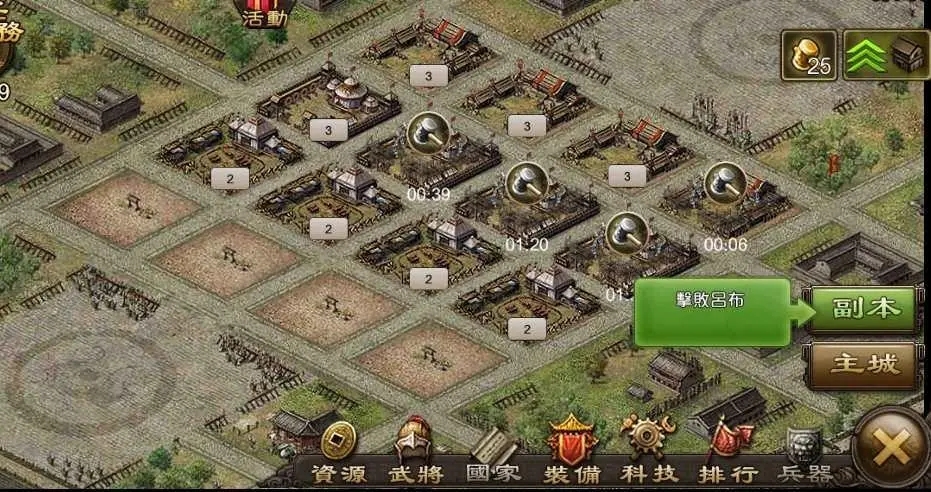Click the gold ingot currency icon
Screen dimensions: 931x492
pos(809,53)
